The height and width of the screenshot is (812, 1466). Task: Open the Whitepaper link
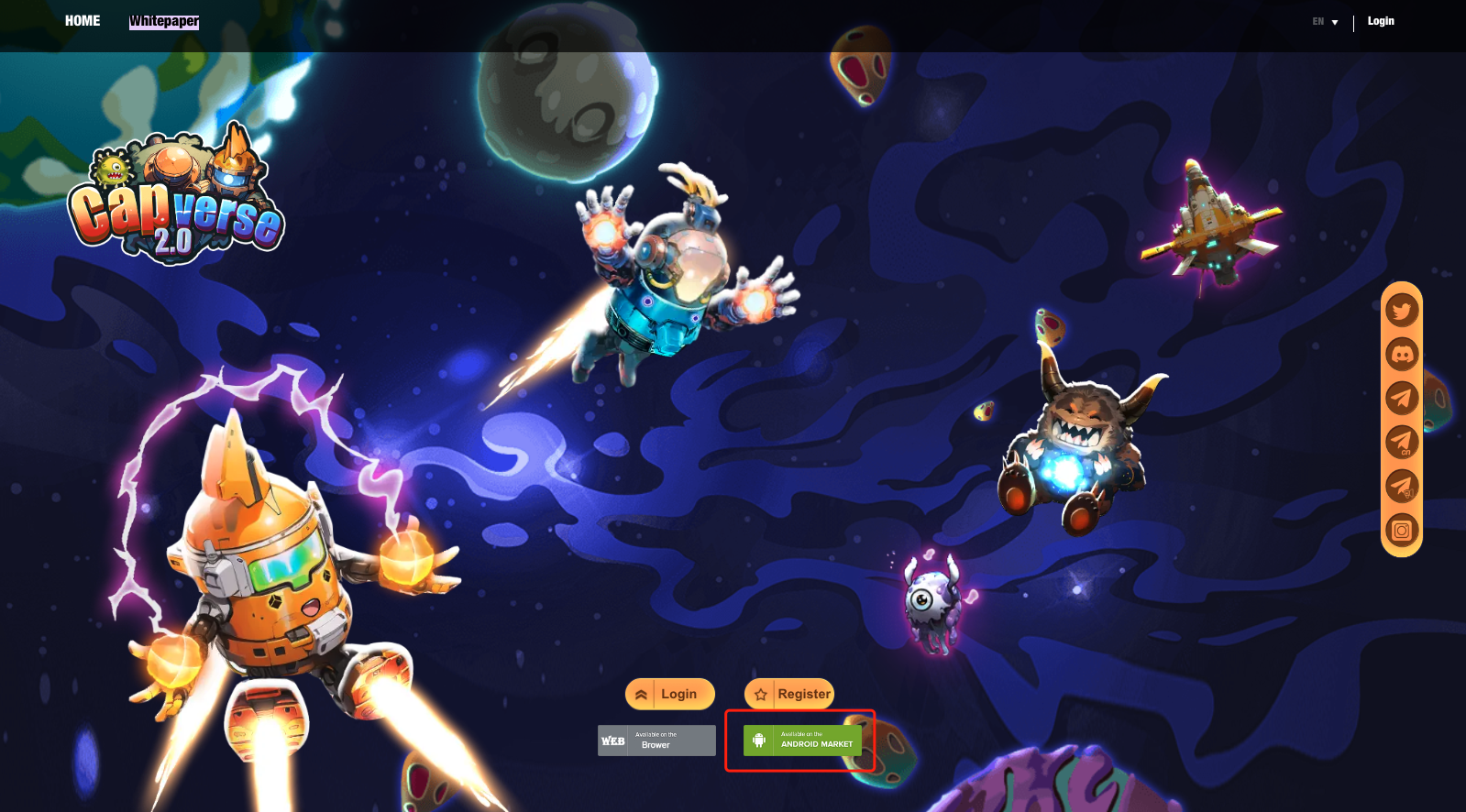[164, 21]
